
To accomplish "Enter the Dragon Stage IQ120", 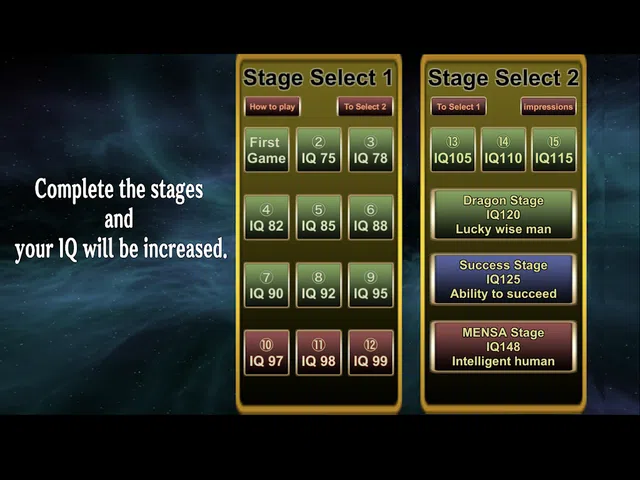I will [x=503, y=215].
